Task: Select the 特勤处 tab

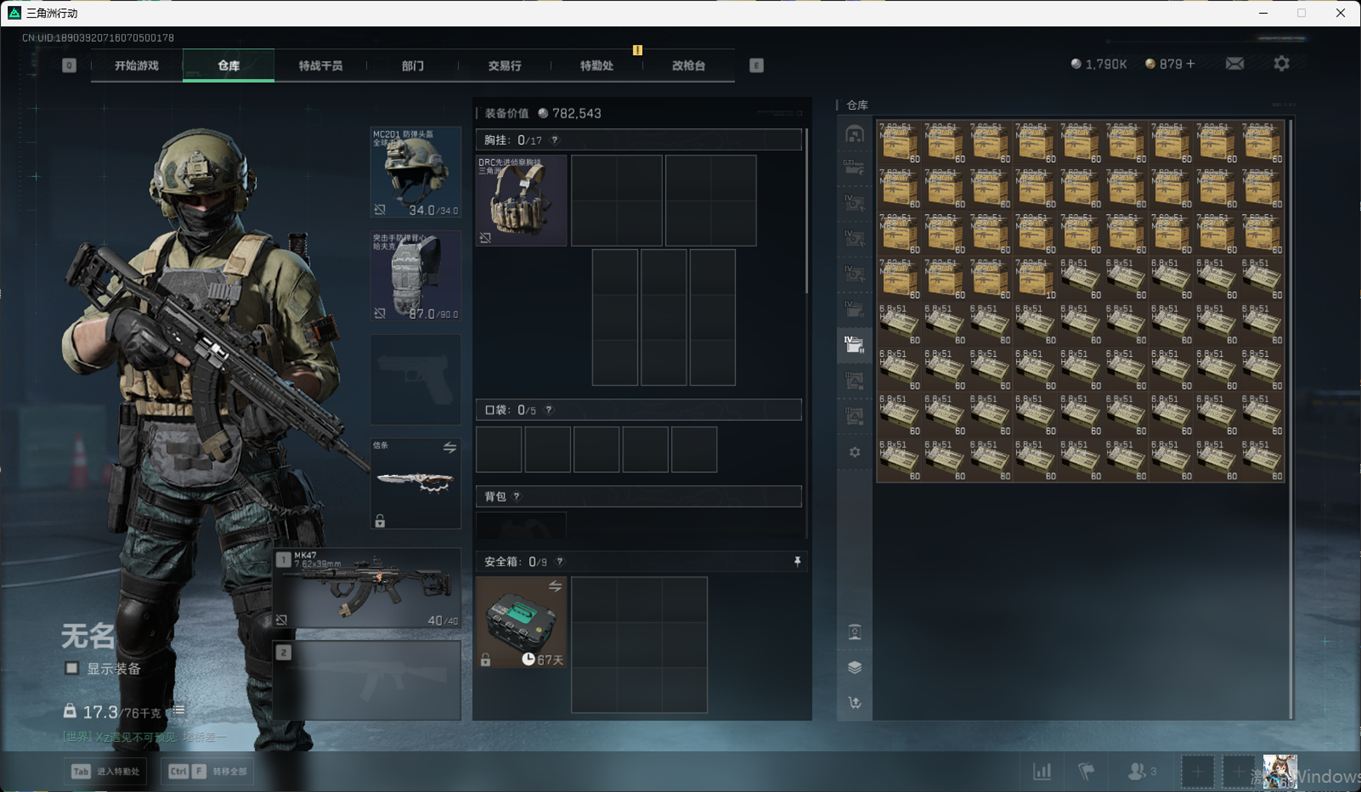Action: coord(596,66)
